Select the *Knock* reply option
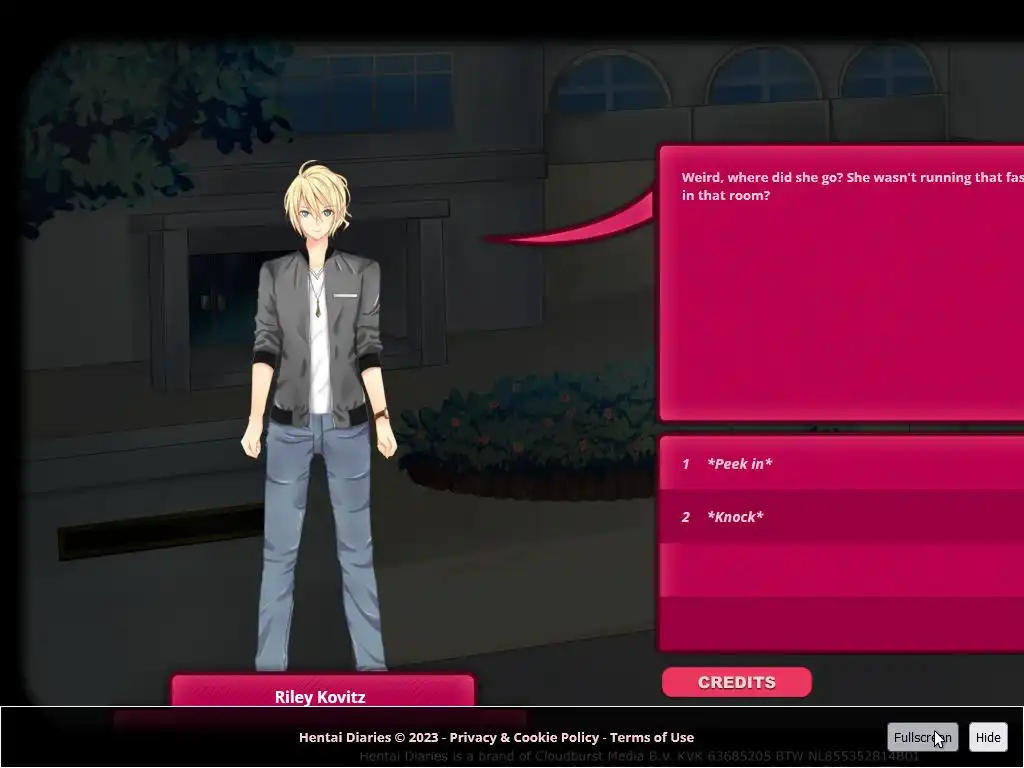The width and height of the screenshot is (1024, 768). pos(736,517)
